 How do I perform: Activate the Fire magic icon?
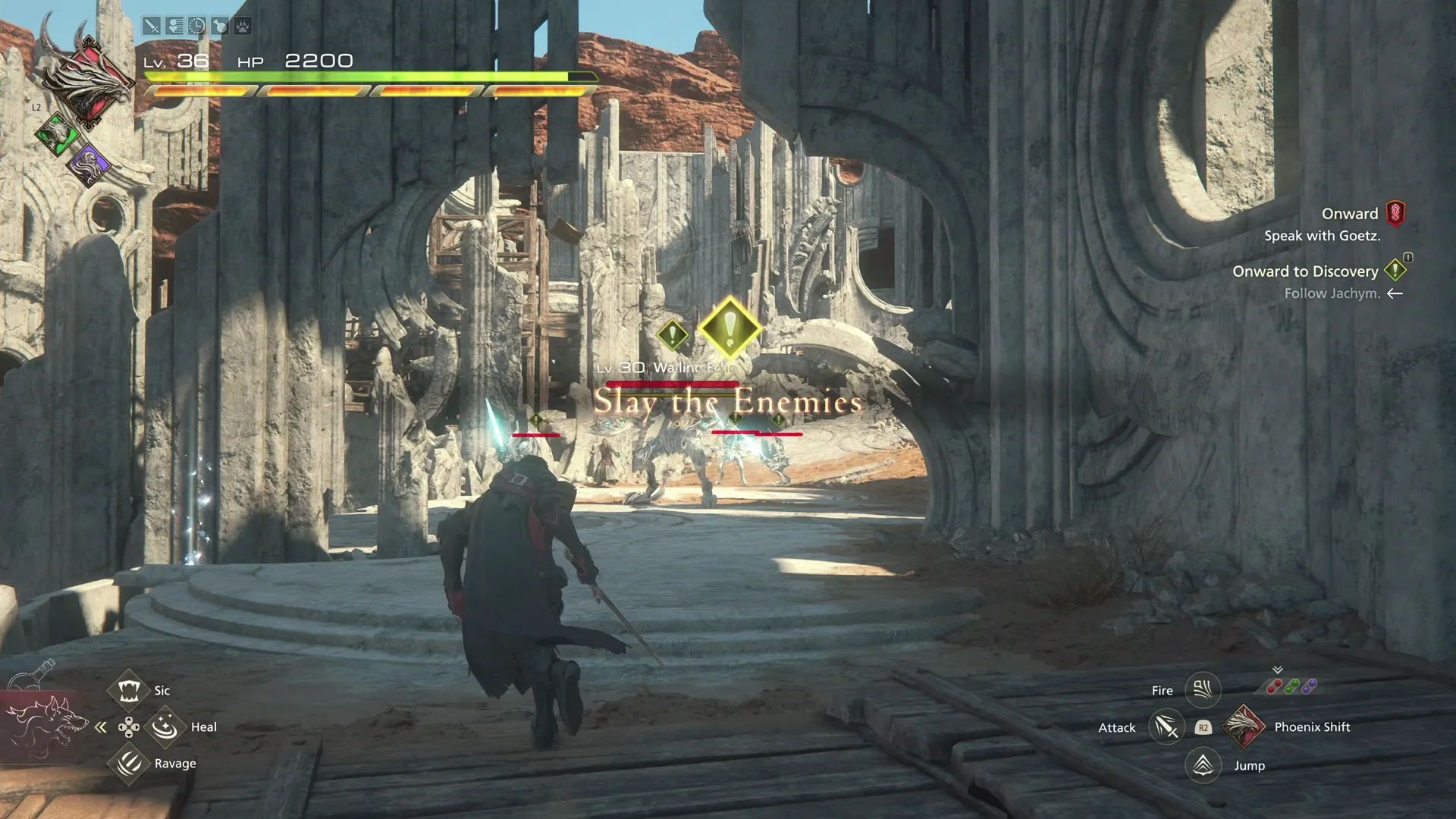[1203, 690]
